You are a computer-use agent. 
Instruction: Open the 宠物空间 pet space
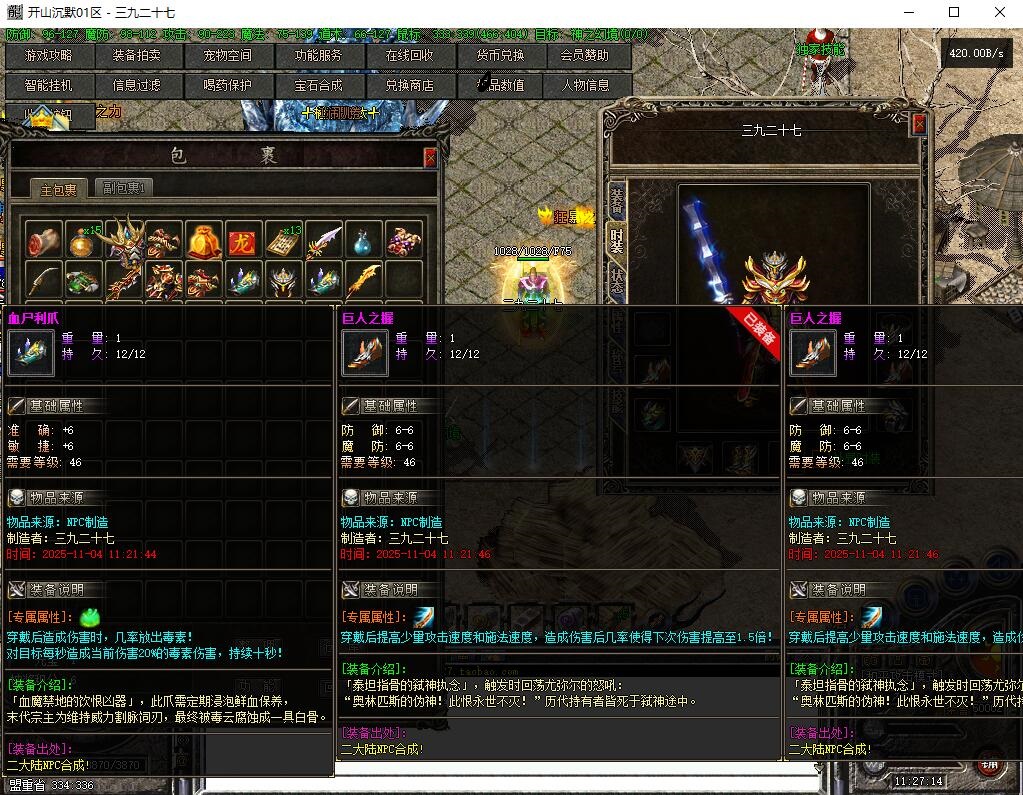coord(228,56)
